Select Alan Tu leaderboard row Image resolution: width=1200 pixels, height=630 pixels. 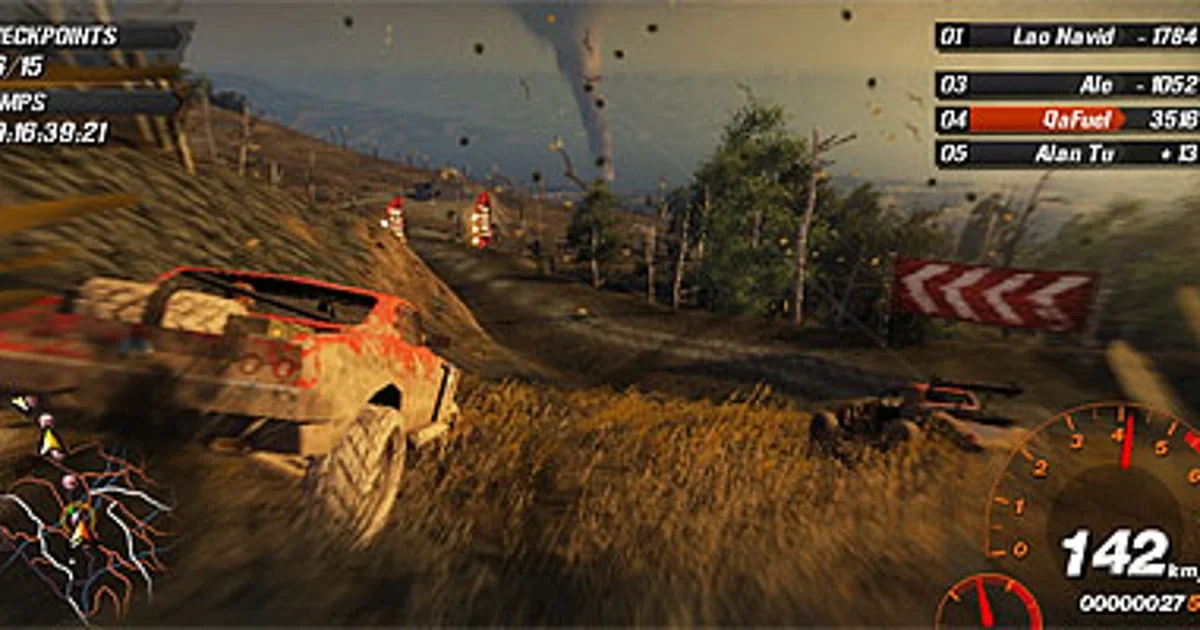(1066, 154)
